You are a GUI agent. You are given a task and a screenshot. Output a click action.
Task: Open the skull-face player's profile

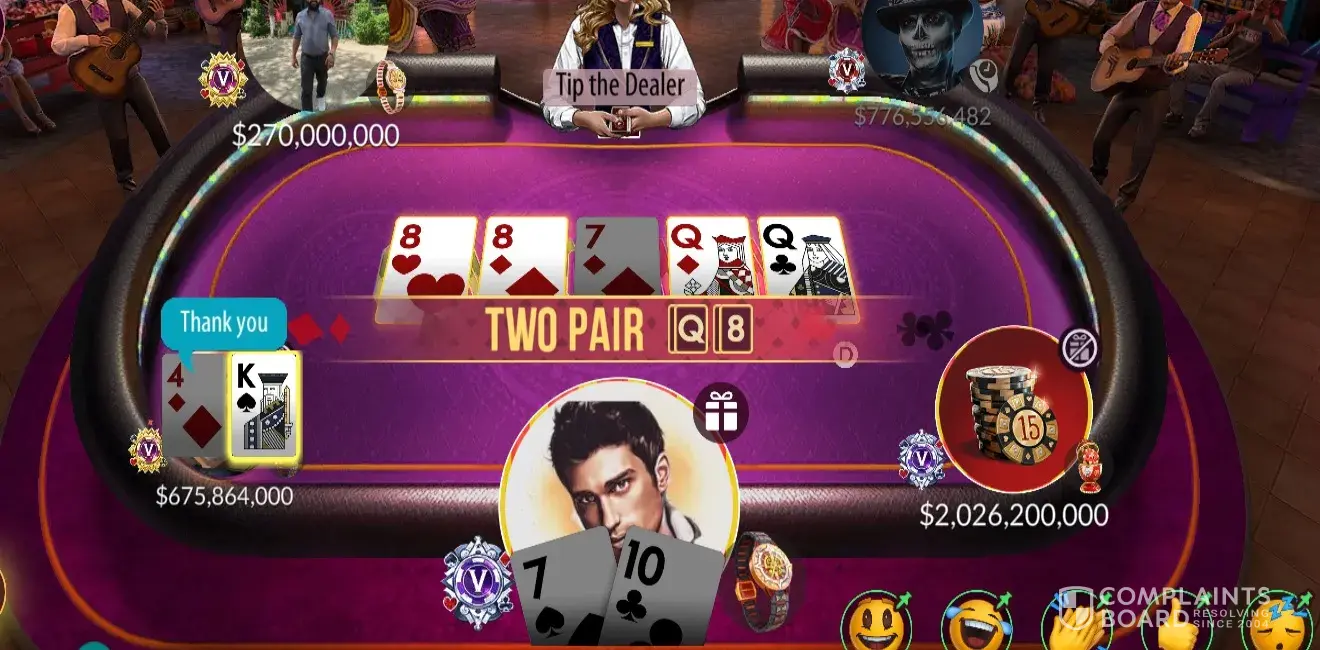click(922, 45)
